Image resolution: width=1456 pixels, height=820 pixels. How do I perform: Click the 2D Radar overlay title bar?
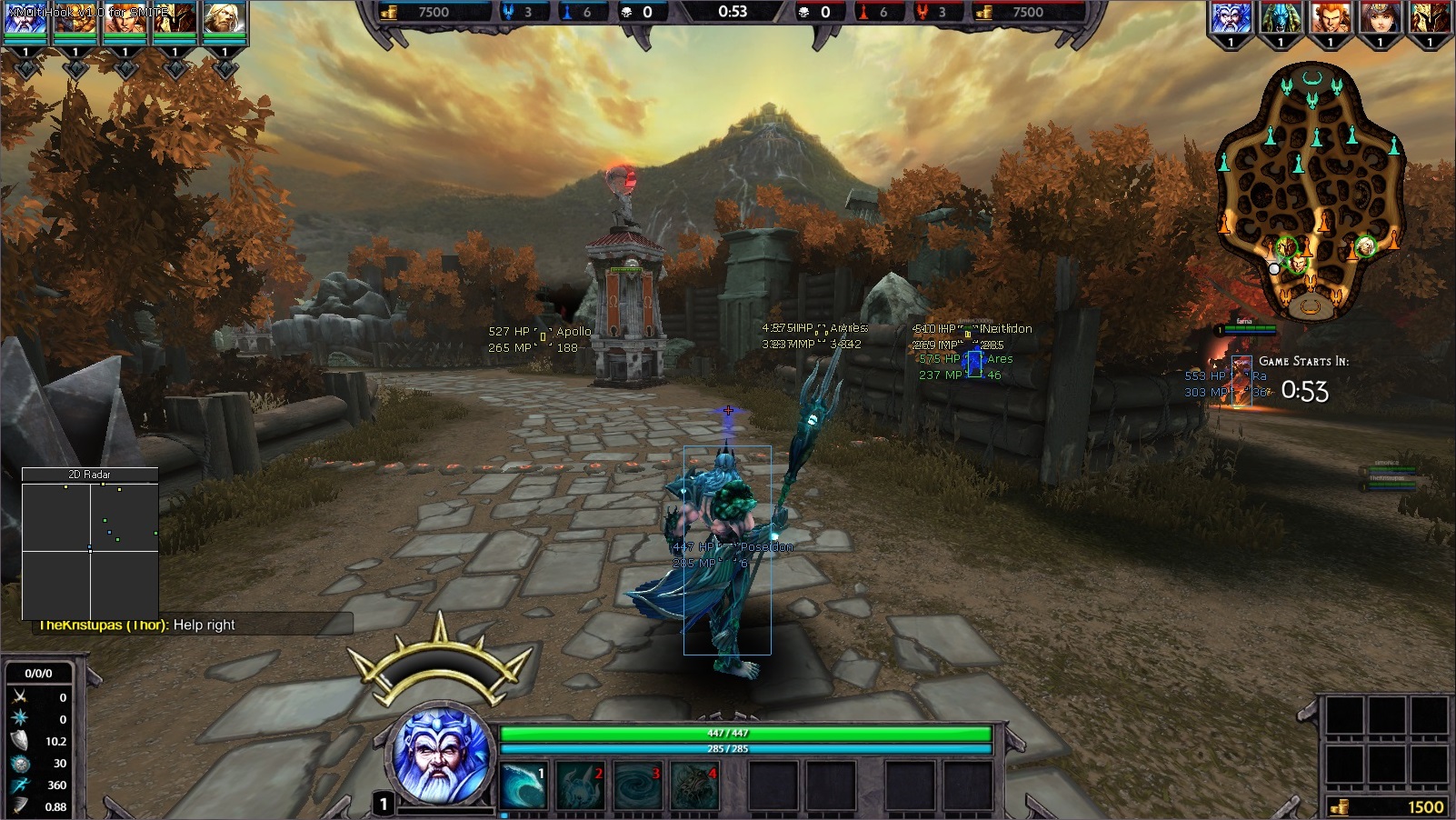point(90,475)
